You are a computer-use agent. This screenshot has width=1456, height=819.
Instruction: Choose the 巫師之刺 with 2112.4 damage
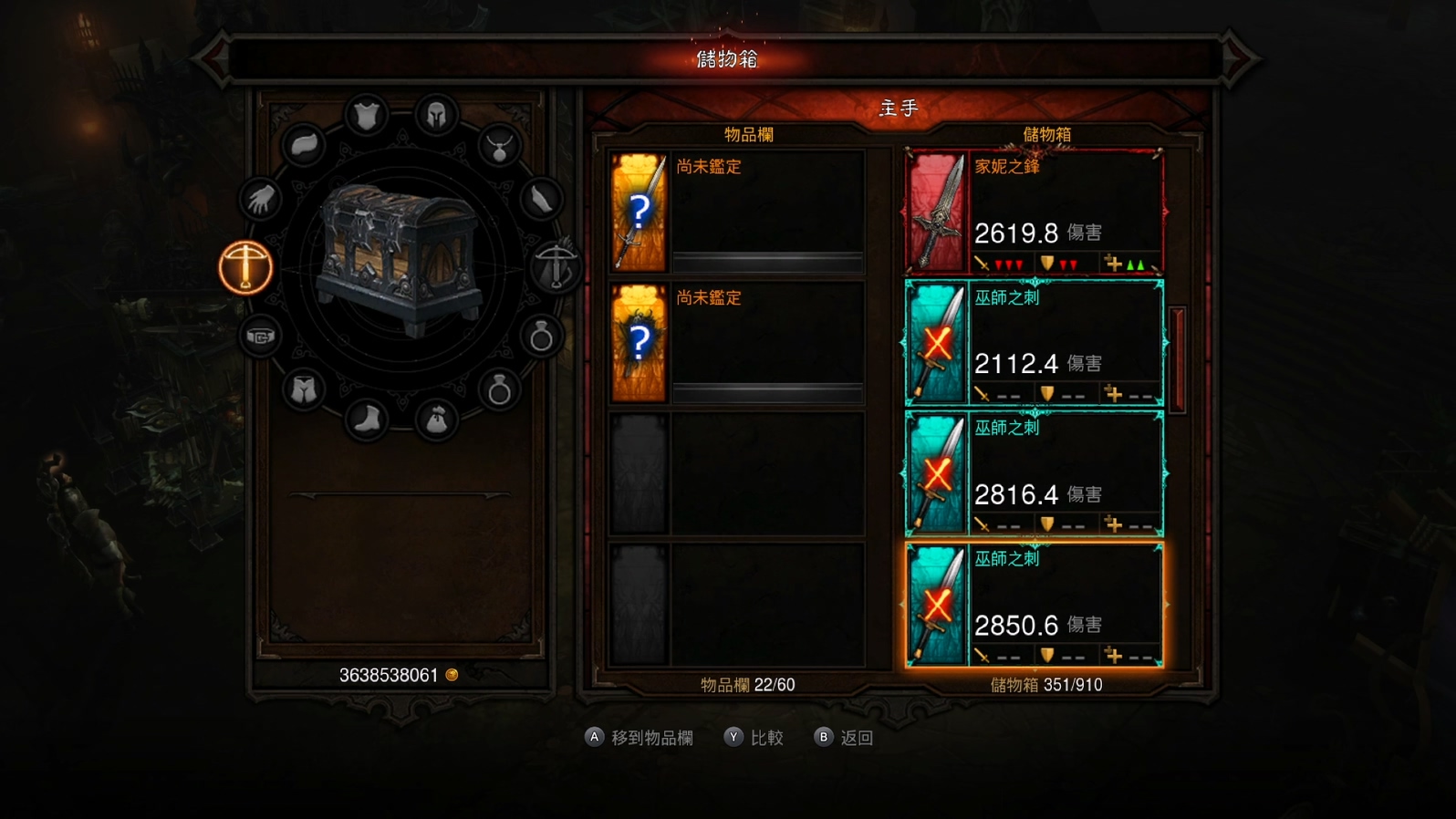(x=1034, y=343)
